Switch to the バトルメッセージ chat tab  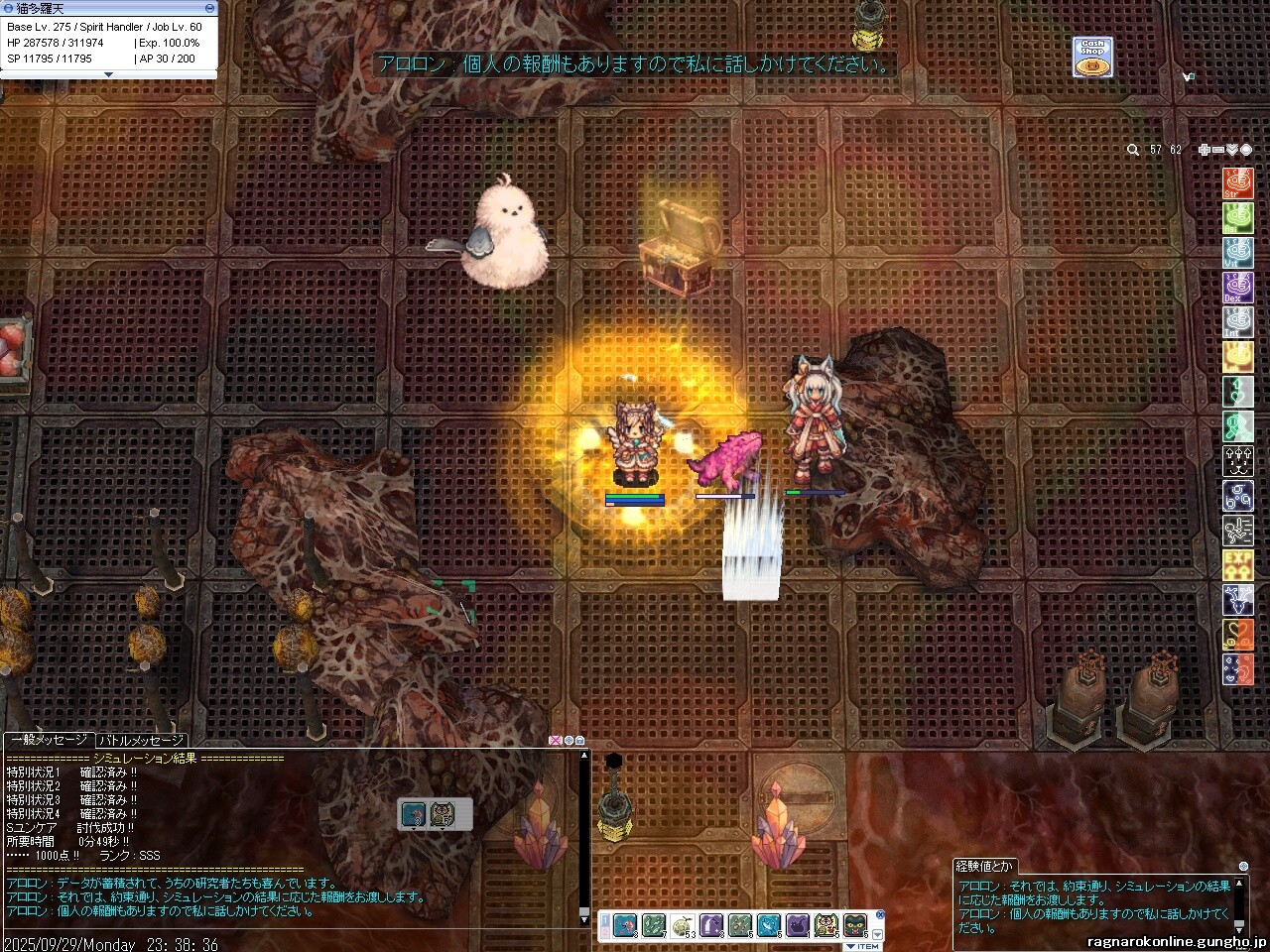tap(142, 741)
